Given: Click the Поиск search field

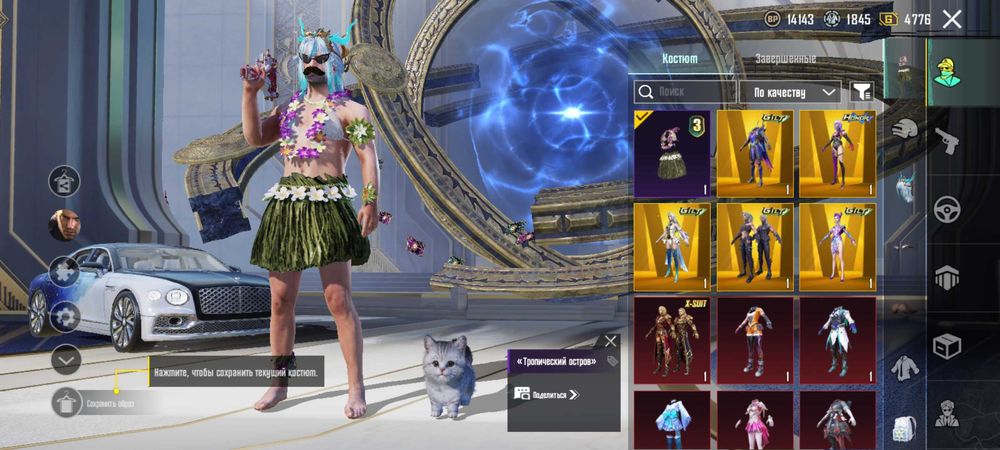Looking at the screenshot, I should 685,92.
